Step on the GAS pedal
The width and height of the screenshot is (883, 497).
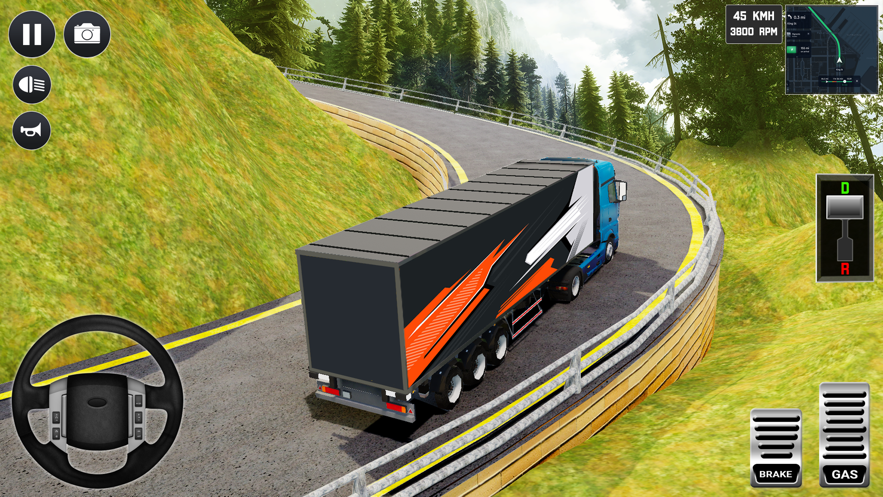tap(844, 435)
